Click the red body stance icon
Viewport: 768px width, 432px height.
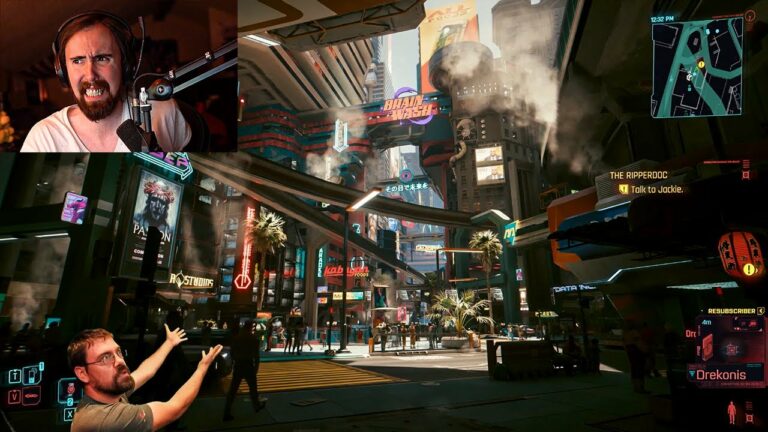click(732, 411)
